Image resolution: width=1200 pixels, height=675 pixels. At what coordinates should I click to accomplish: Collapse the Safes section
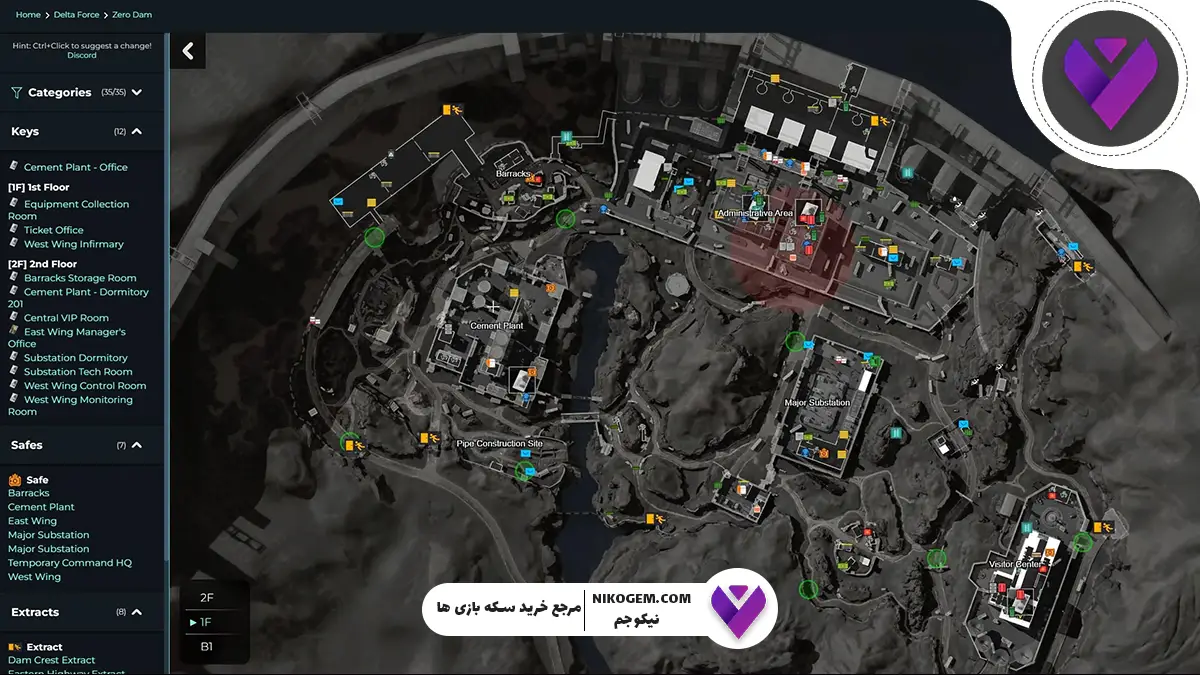click(137, 445)
